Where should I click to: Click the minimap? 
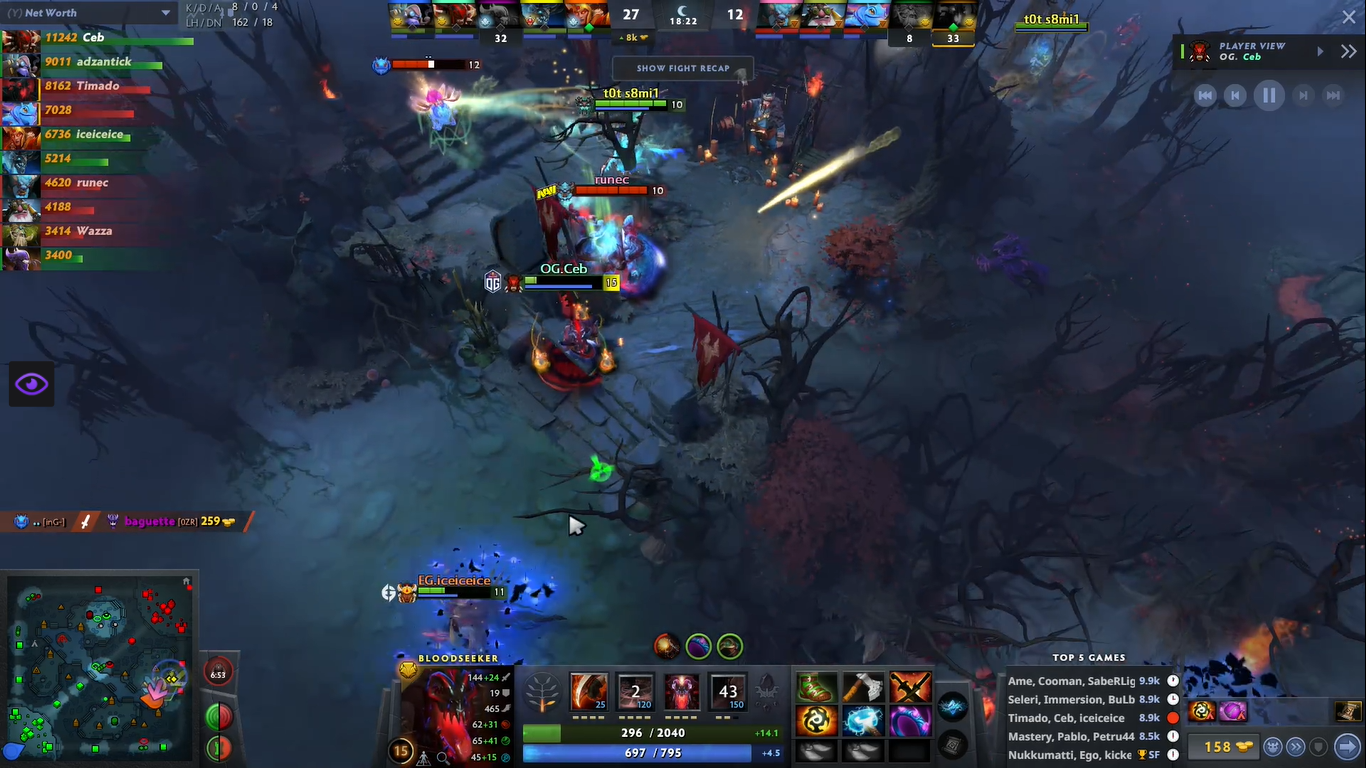pyautogui.click(x=100, y=665)
